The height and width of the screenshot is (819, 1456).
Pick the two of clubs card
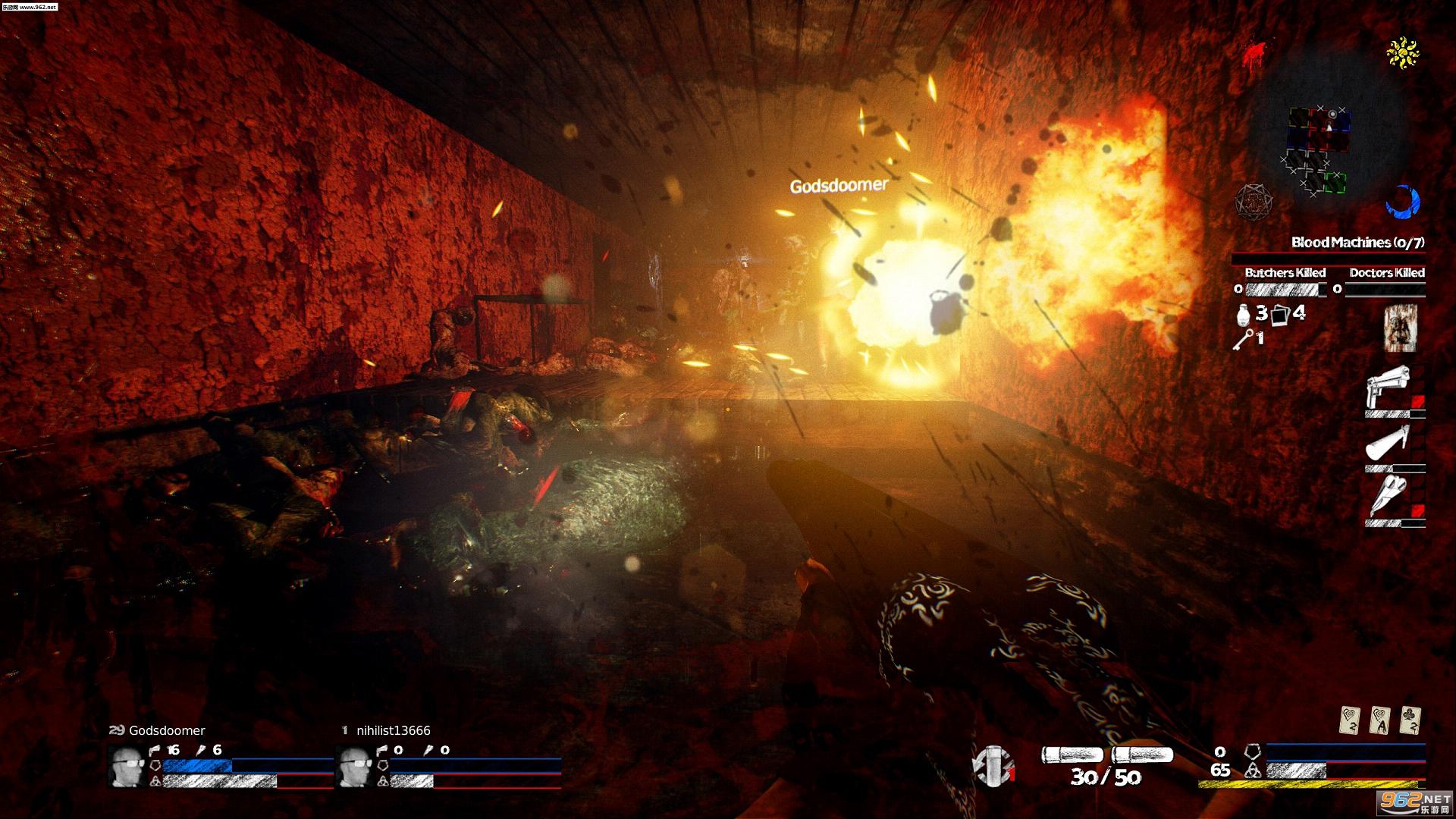[1408, 720]
